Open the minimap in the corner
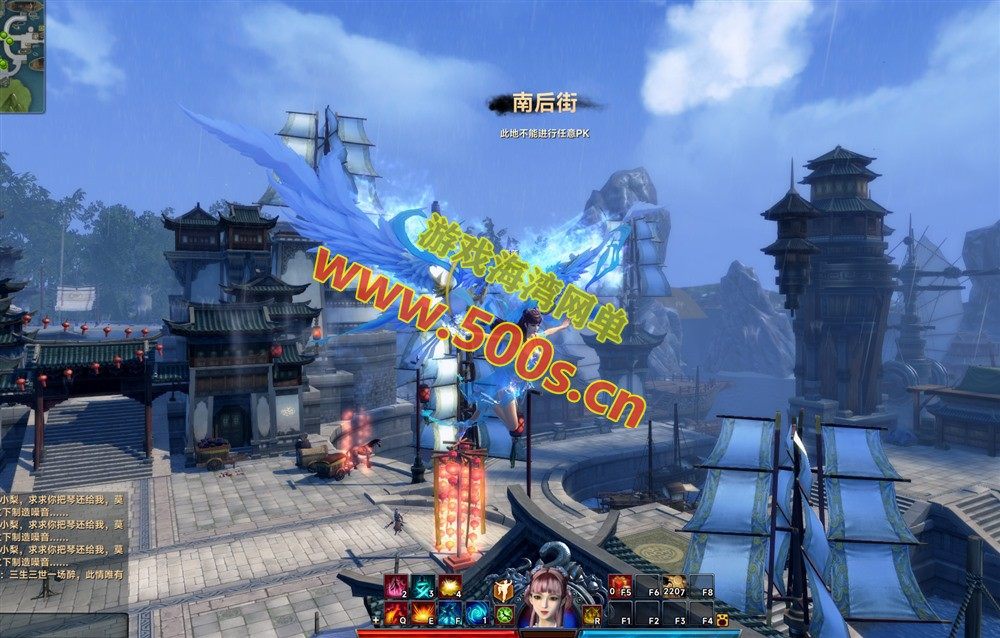The image size is (1000, 638). (x=21, y=55)
